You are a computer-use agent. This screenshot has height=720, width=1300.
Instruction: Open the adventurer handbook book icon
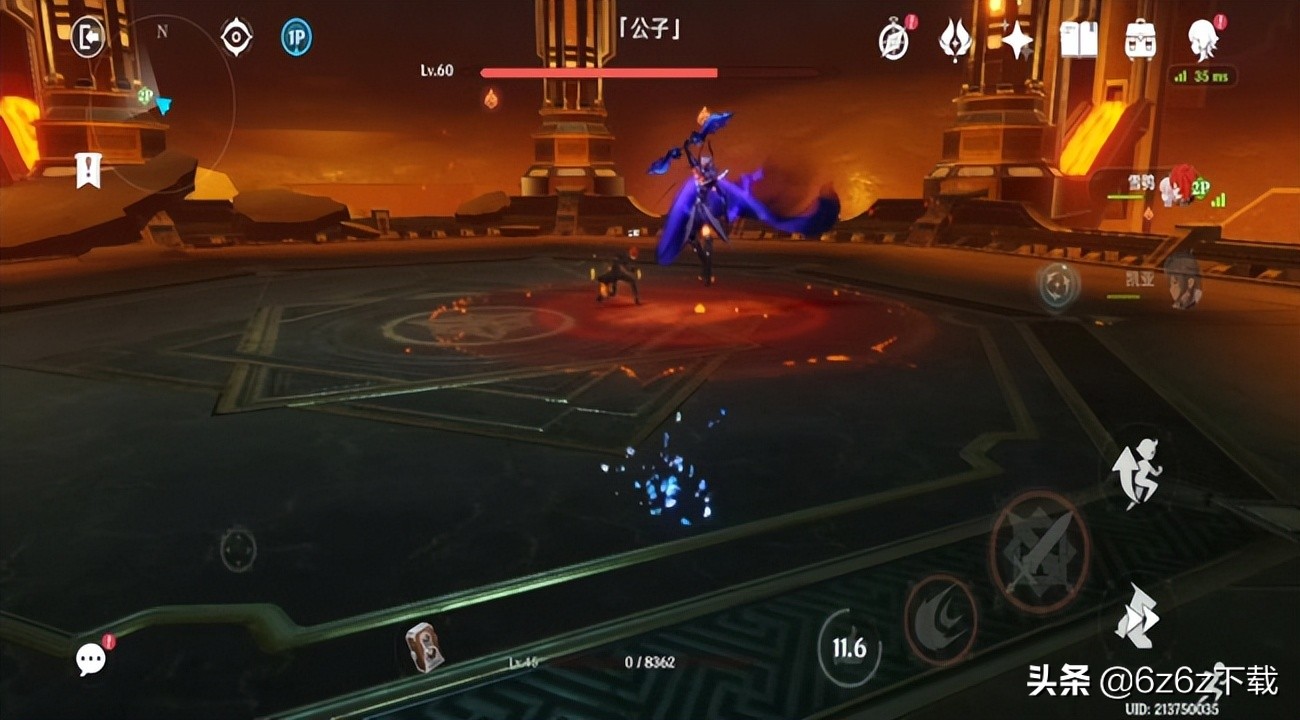[1078, 41]
